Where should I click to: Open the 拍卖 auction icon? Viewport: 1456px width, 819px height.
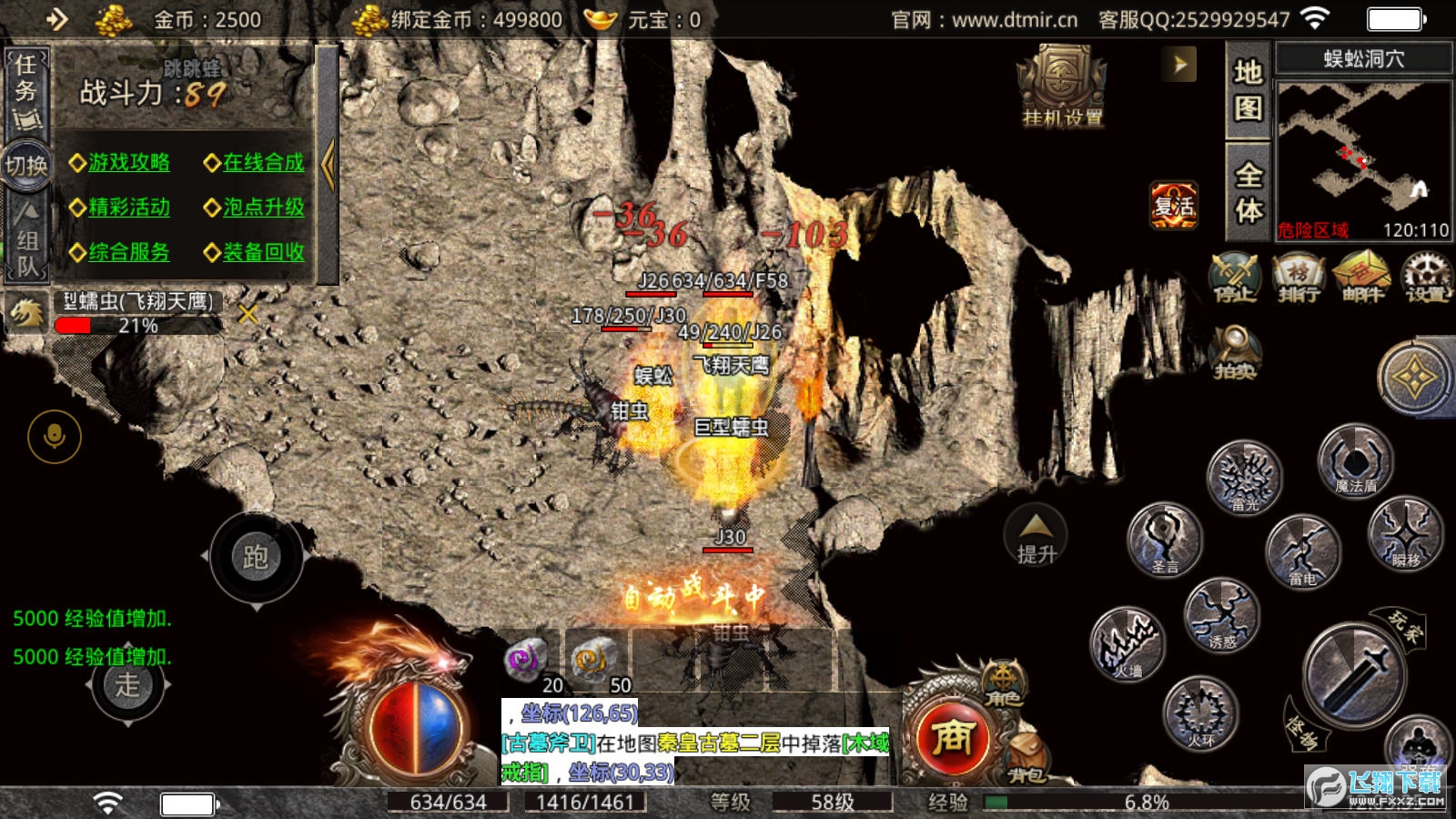(1235, 352)
